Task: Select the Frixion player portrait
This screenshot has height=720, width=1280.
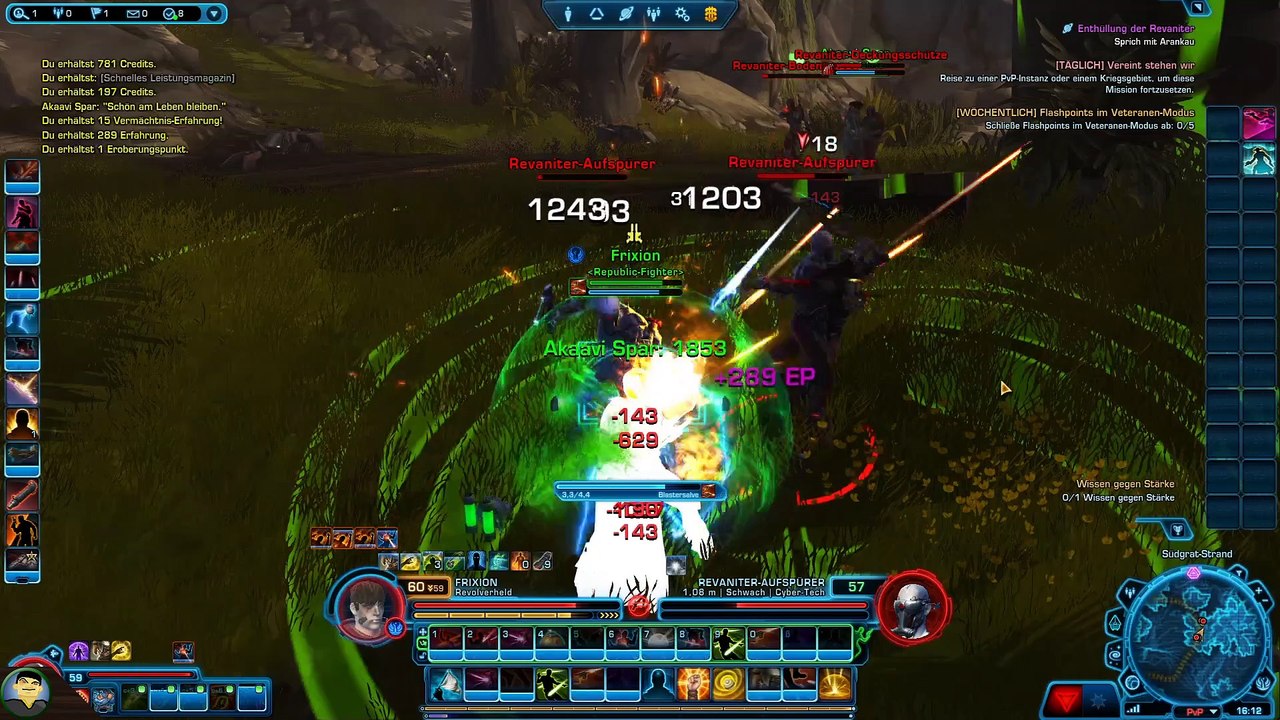Action: [370, 606]
